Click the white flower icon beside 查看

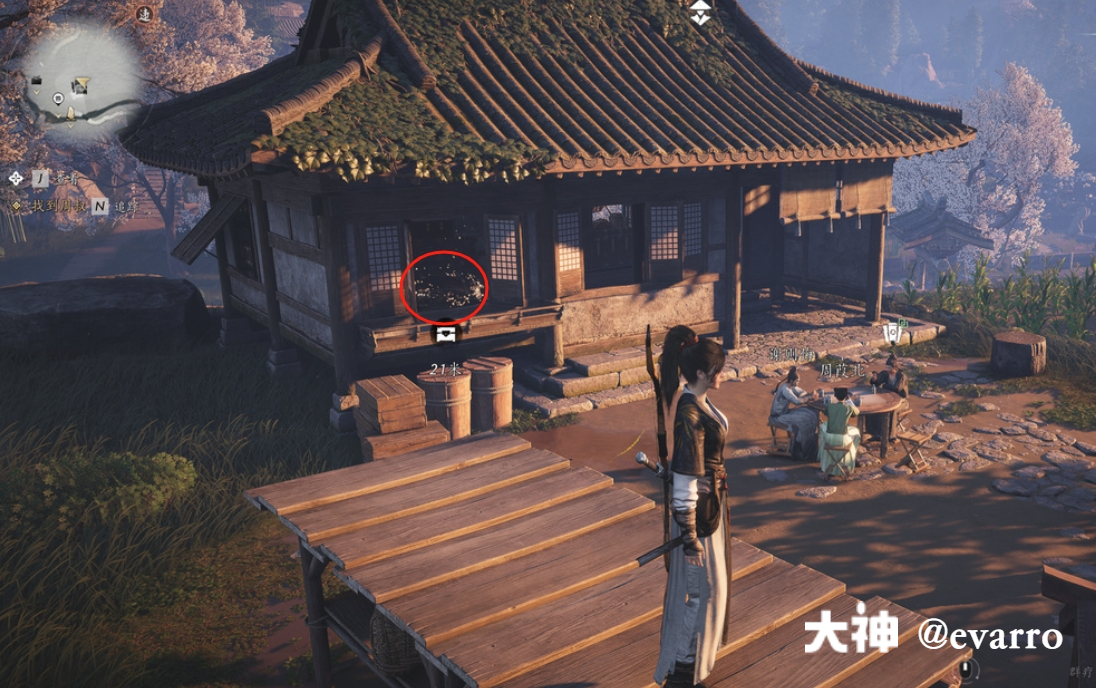point(15,178)
